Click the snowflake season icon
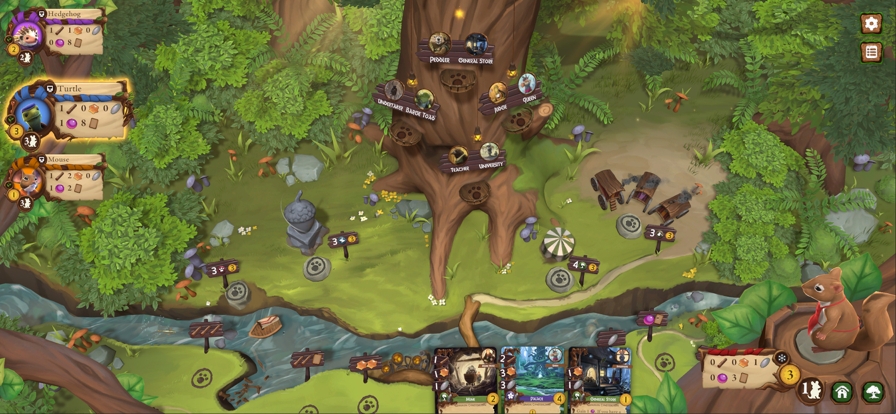The image size is (896, 414). (x=782, y=358)
